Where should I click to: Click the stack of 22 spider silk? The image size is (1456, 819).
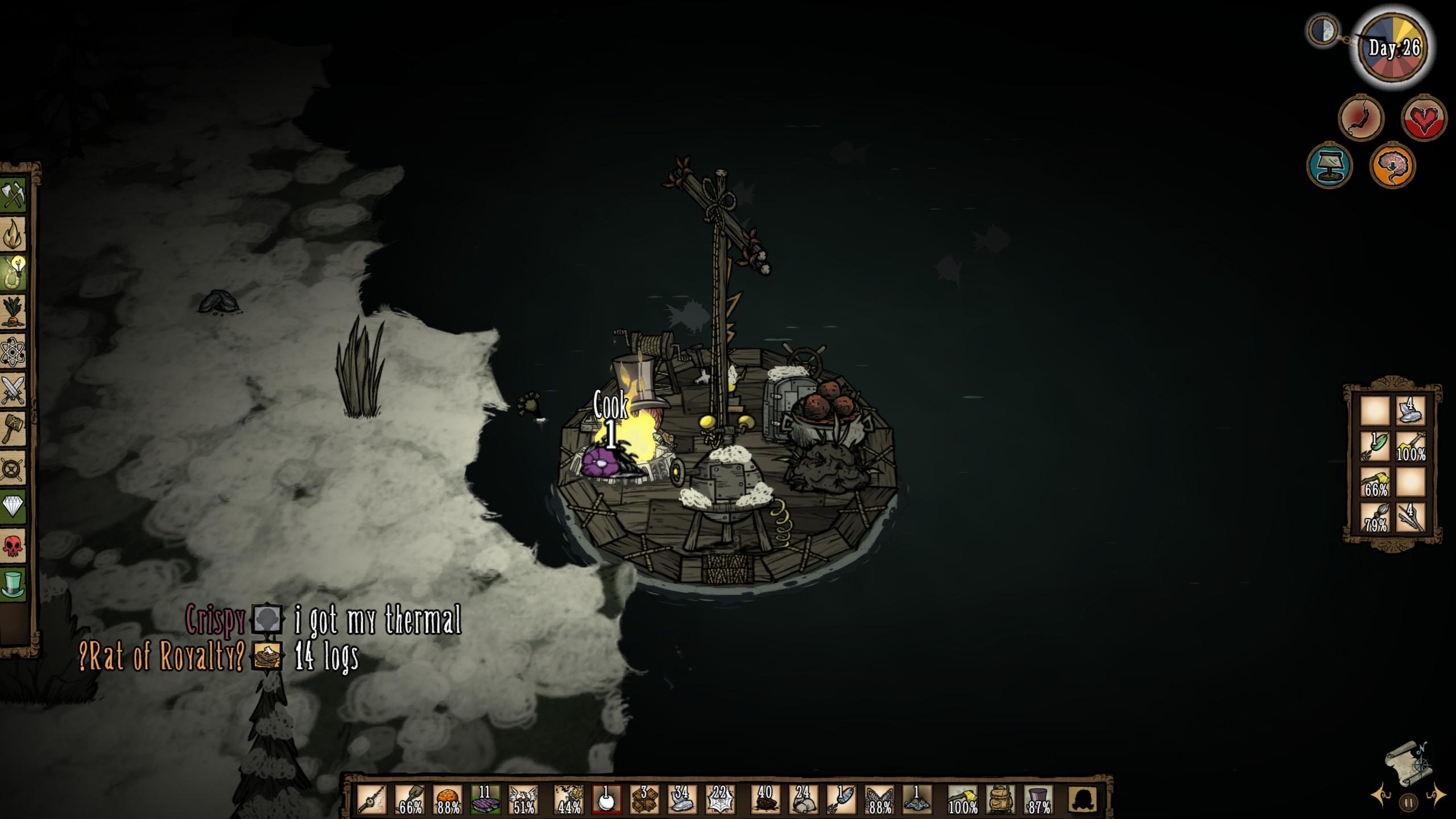click(721, 799)
